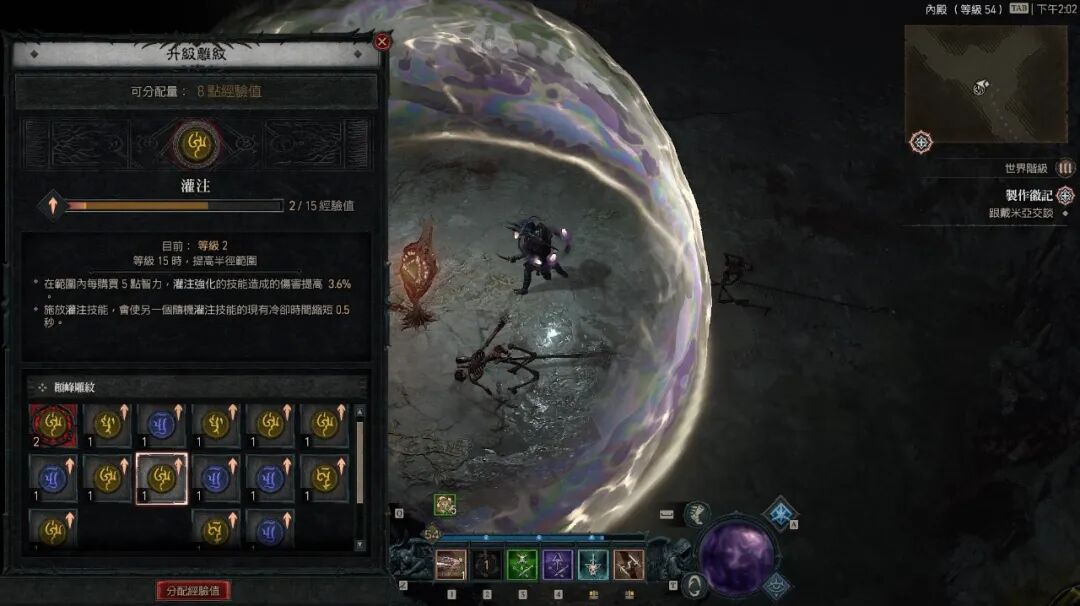Use the purple arrow skill
Screen dimensions: 1080x606
click(x=557, y=565)
